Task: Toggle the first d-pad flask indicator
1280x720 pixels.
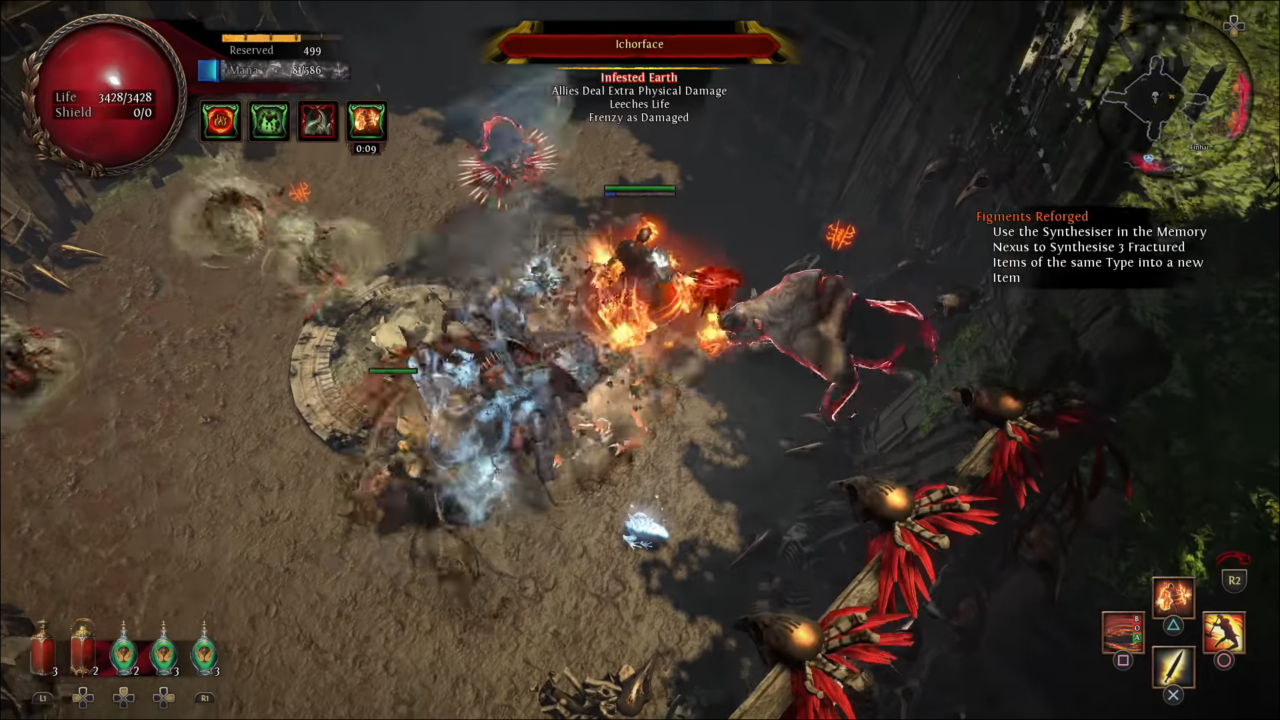Action: pos(83,697)
